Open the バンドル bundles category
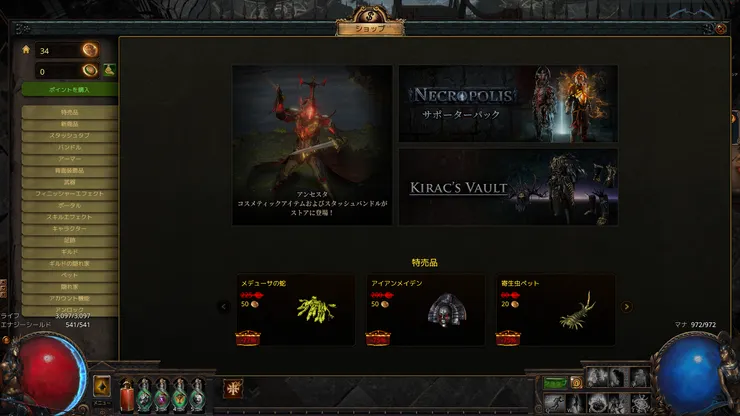Viewport: 740px width, 416px height. tap(69, 147)
